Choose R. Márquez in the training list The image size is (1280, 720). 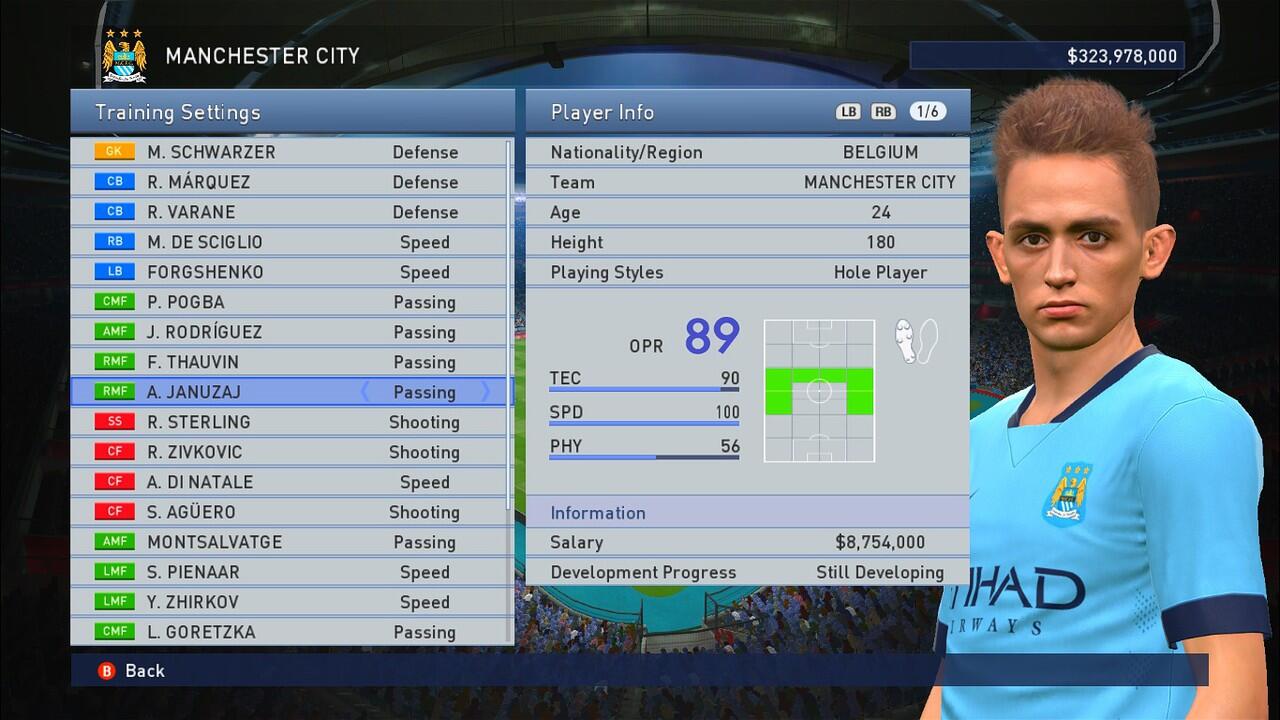tap(290, 182)
